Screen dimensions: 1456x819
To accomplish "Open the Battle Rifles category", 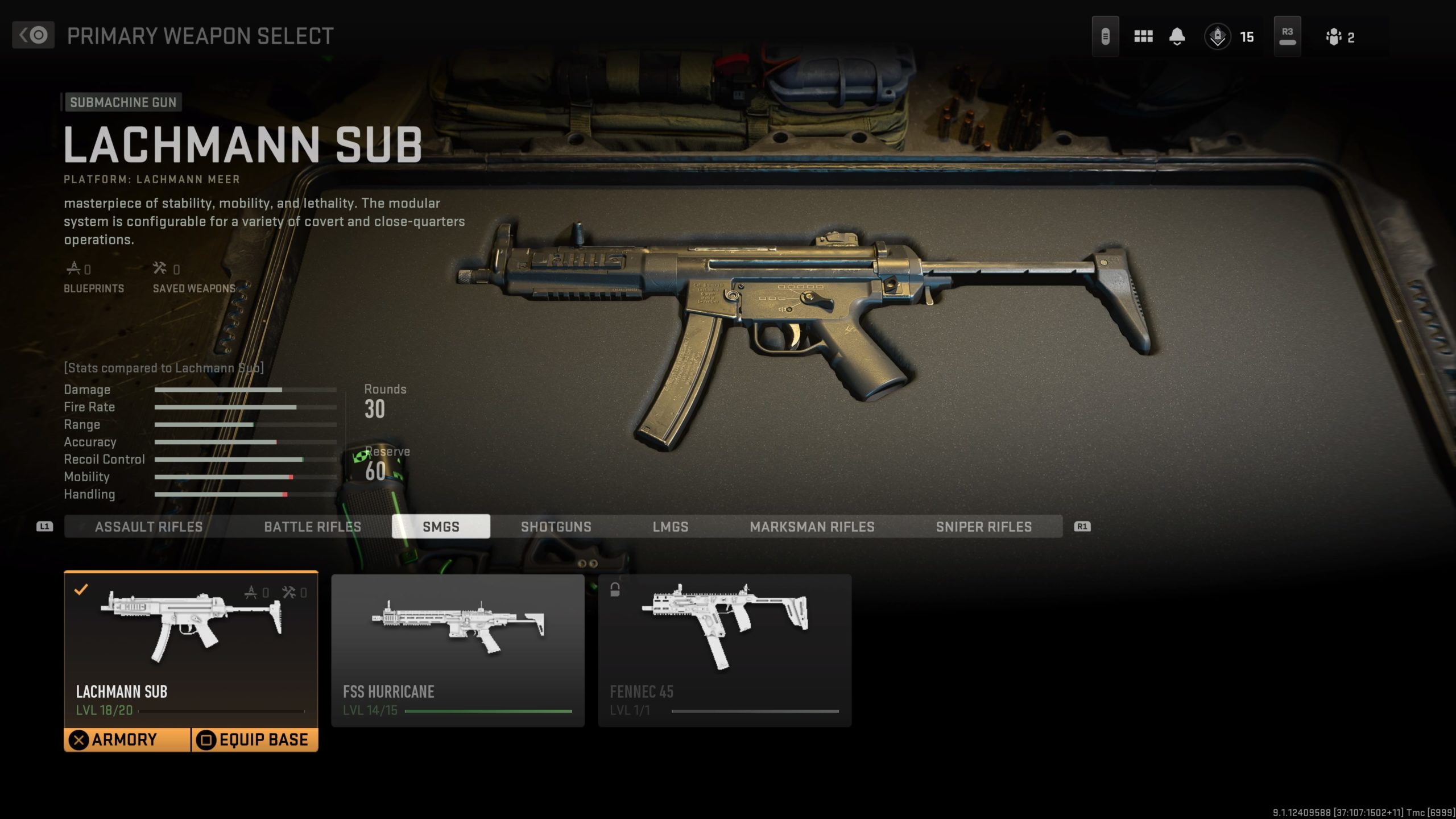I will (x=312, y=527).
